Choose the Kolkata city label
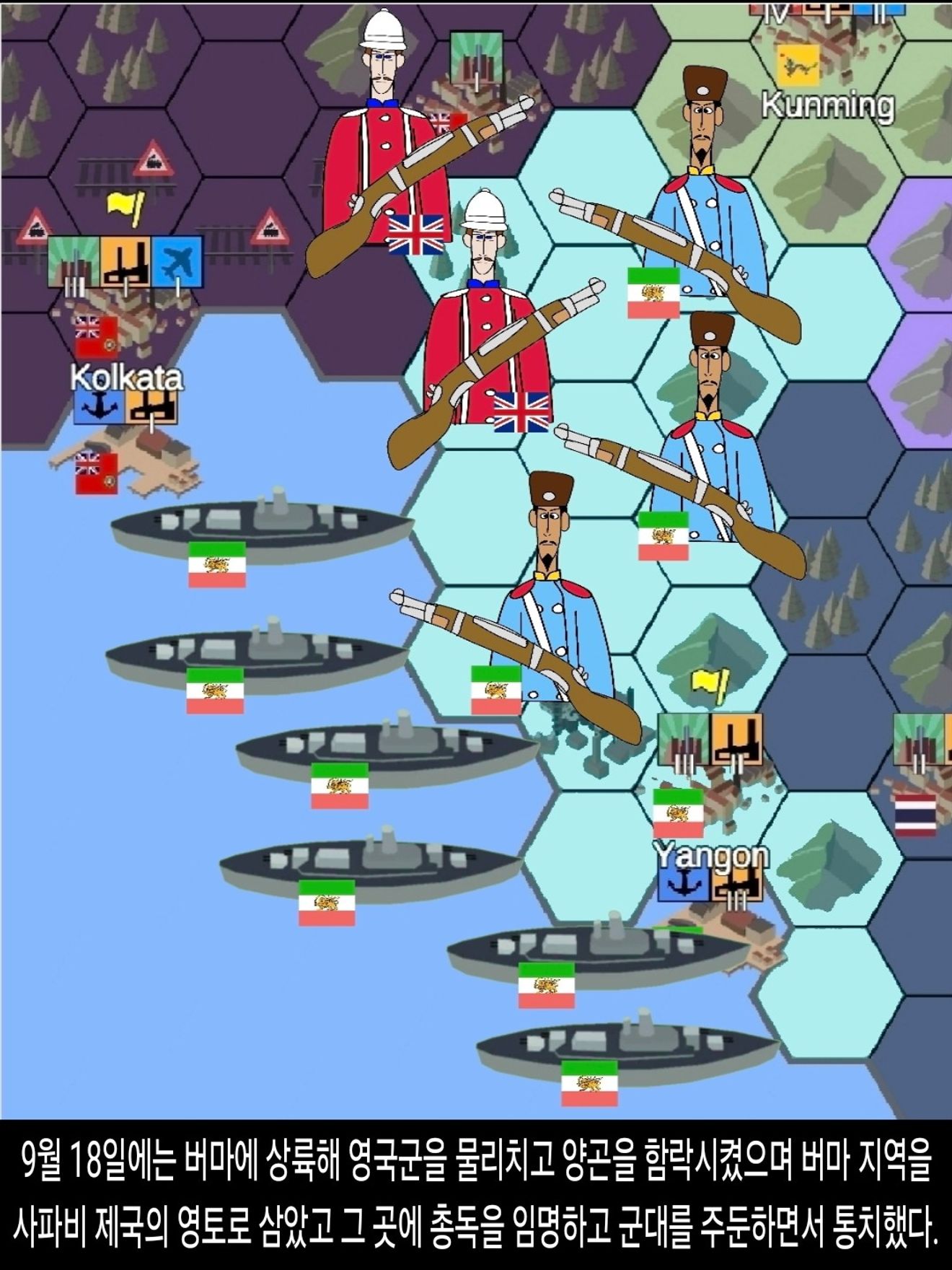 coord(127,377)
